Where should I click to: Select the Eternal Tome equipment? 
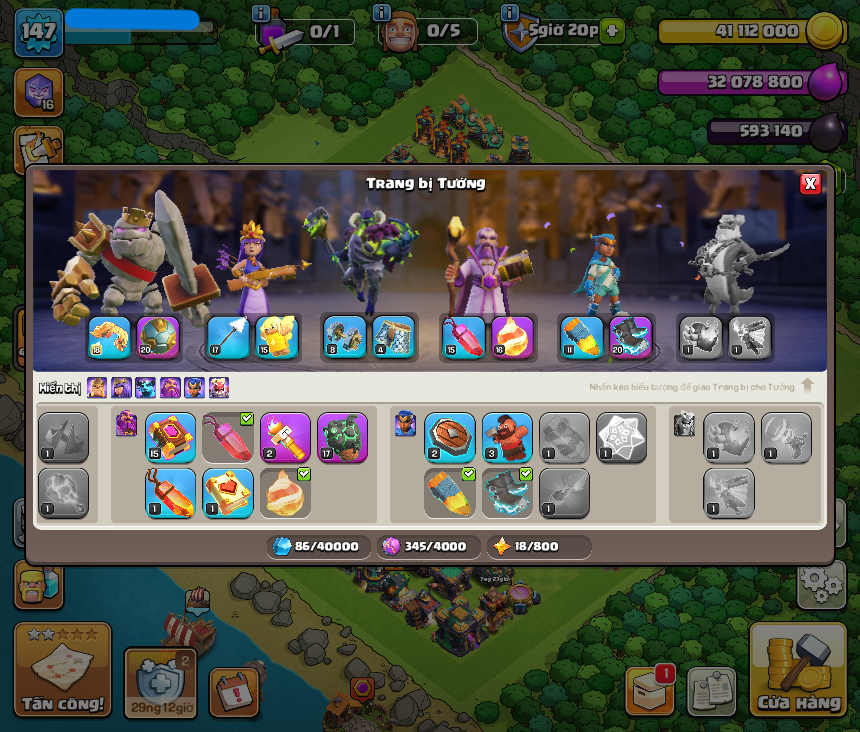pyautogui.click(x=171, y=438)
